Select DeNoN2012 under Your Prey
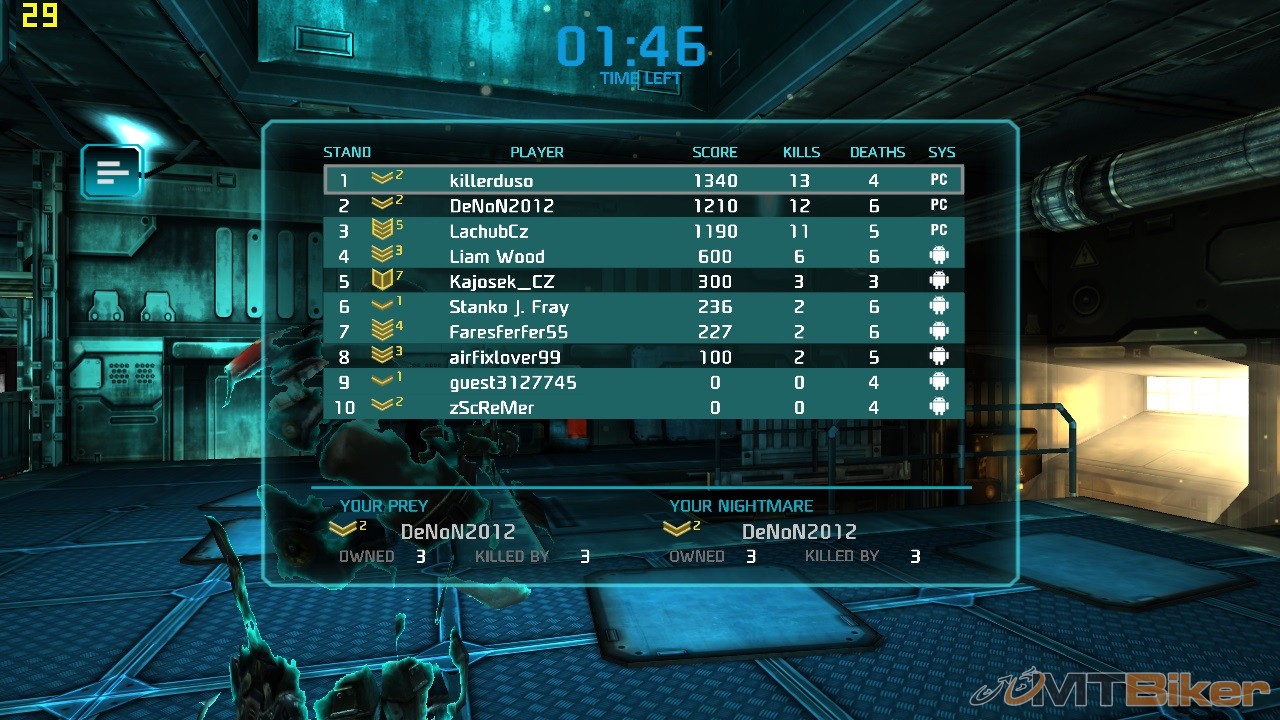 click(457, 532)
